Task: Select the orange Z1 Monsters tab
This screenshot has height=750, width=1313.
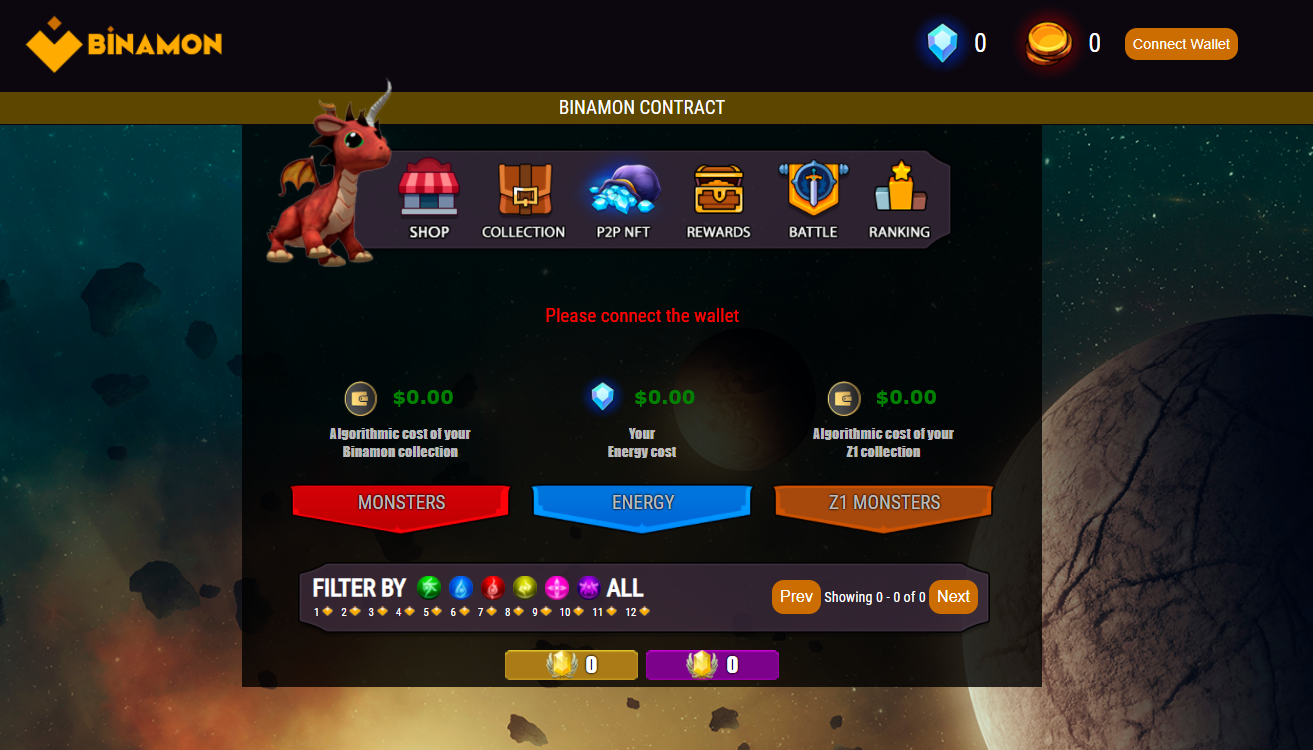Action: coord(884,503)
